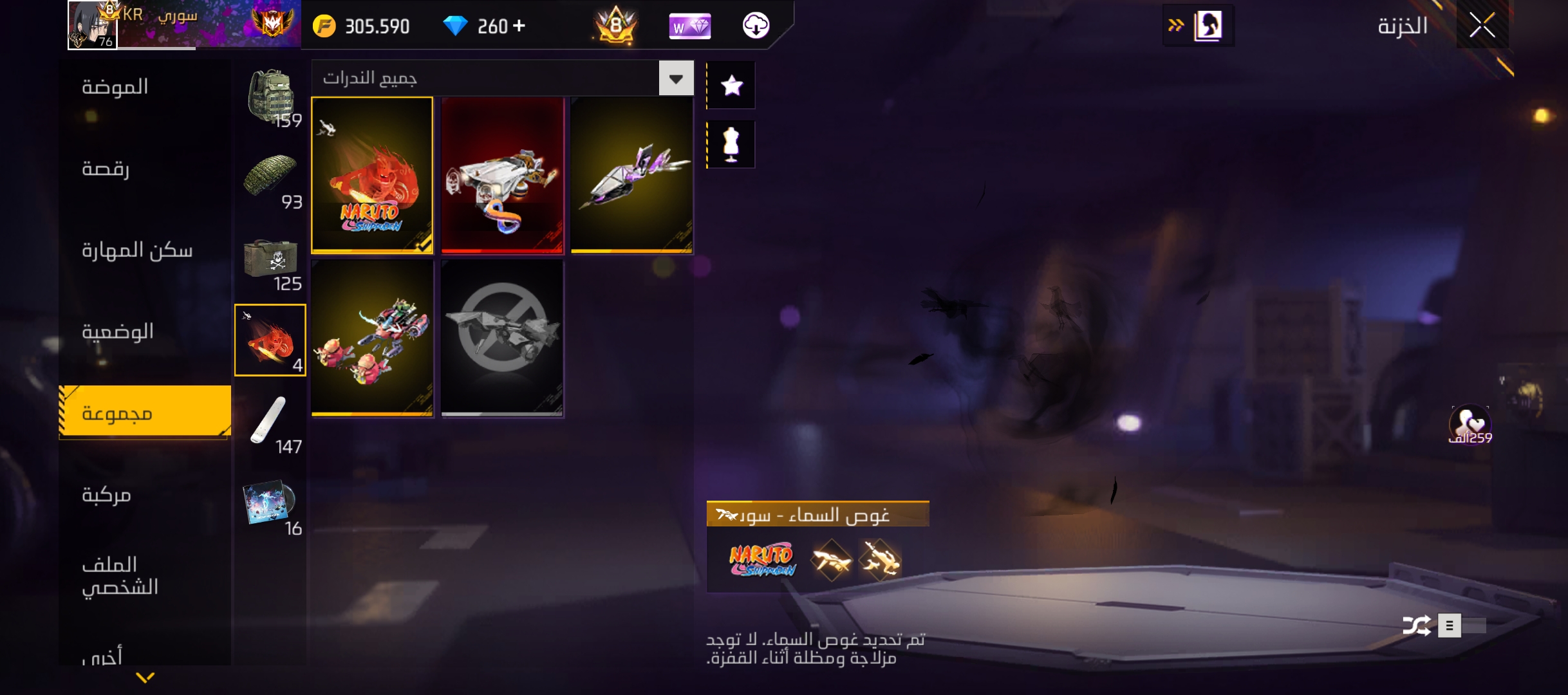Open the الملف الشخصي (Profile) category
The width and height of the screenshot is (1568, 695).
point(120,575)
